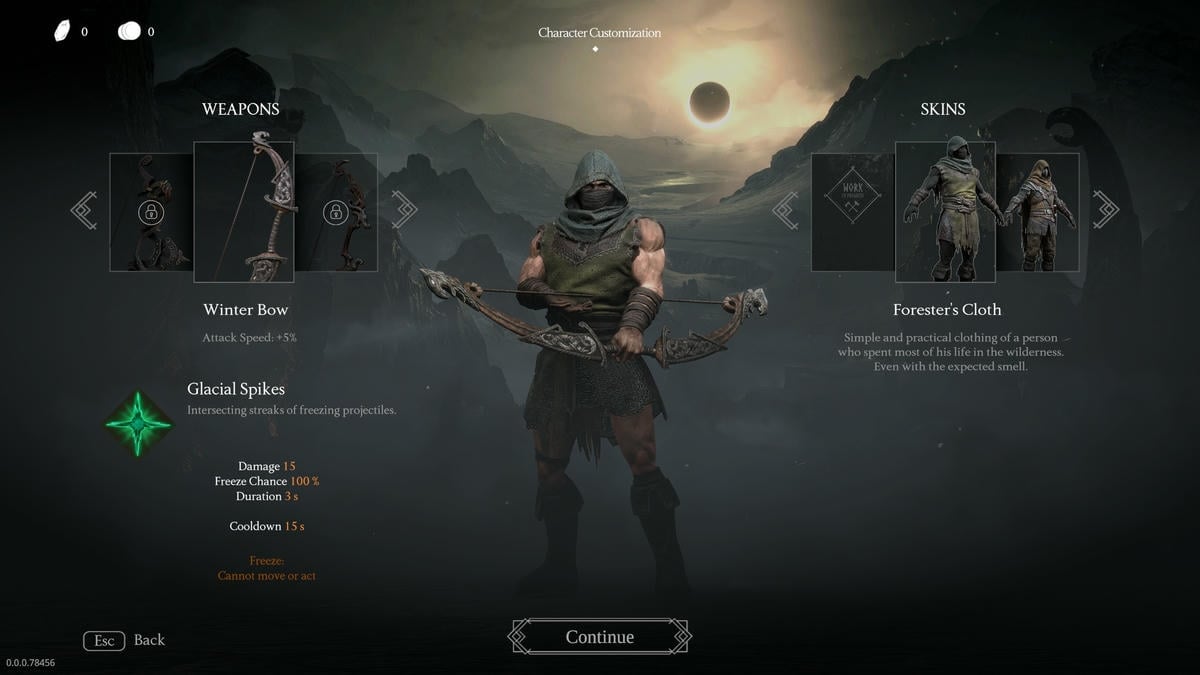Go back with the Back button

coord(125,640)
